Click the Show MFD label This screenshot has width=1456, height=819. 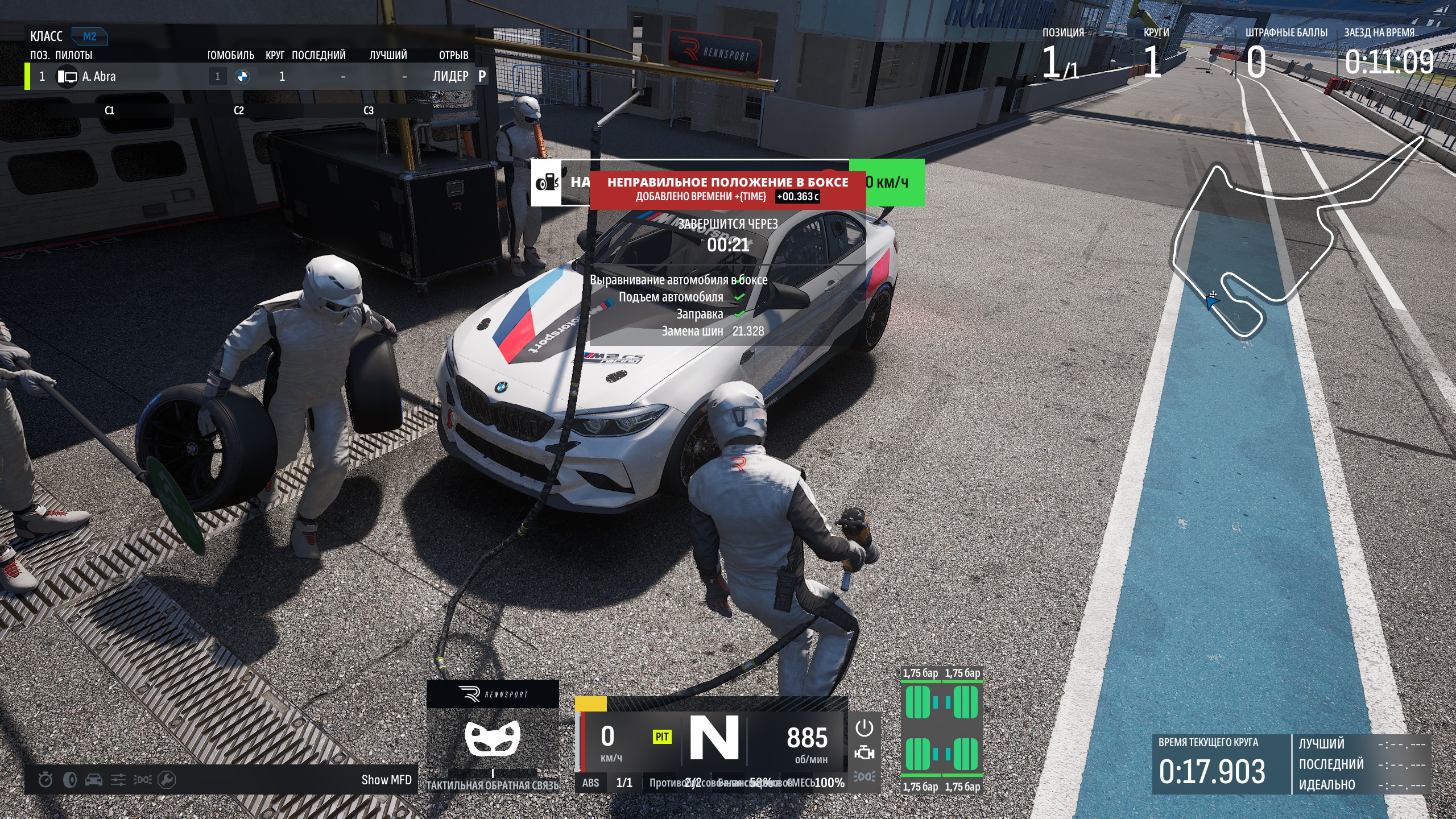(x=386, y=780)
